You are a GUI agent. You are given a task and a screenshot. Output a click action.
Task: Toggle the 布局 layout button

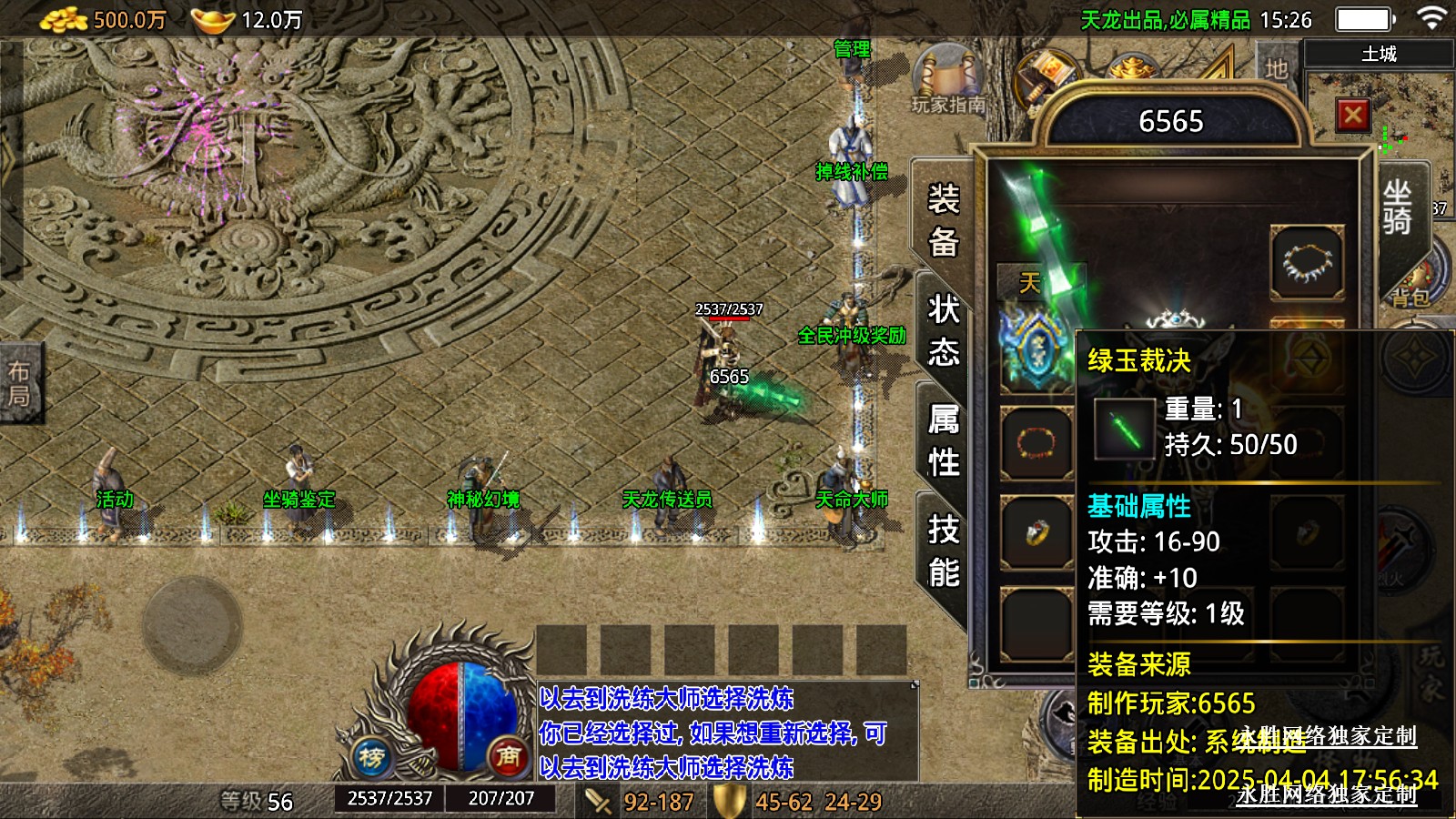19,383
